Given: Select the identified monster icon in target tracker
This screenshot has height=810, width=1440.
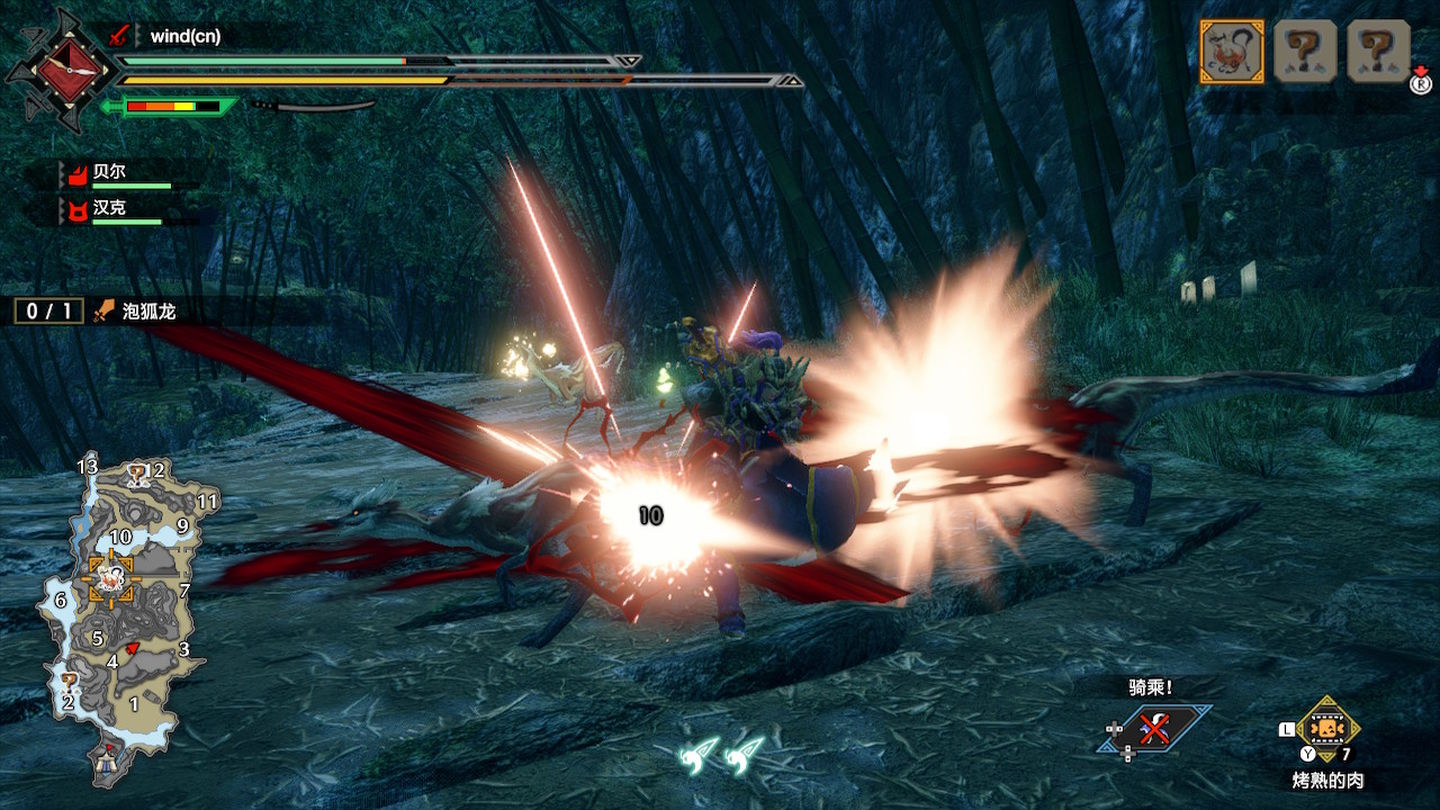Looking at the screenshot, I should tap(1231, 51).
